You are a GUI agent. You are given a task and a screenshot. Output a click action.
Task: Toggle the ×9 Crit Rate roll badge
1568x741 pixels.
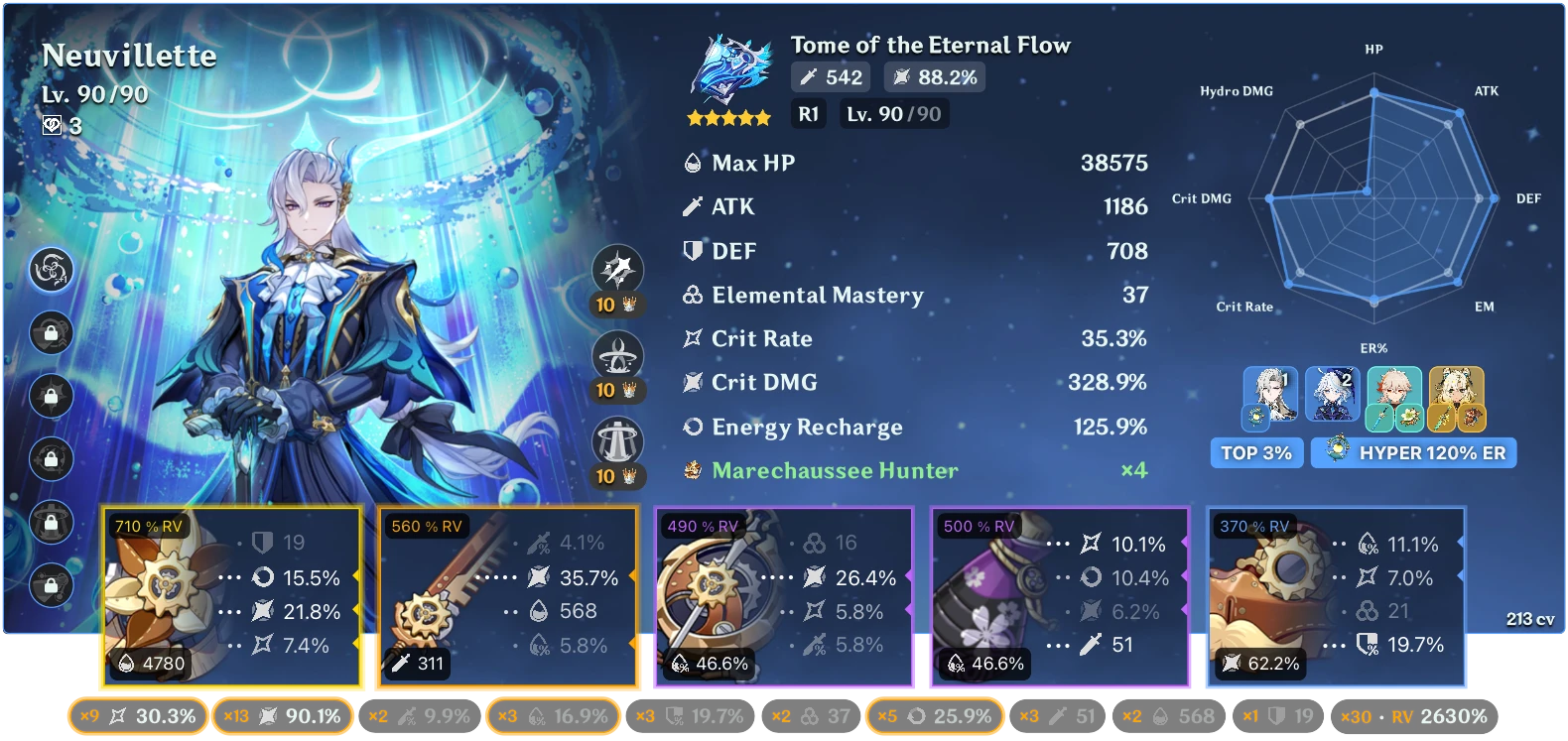point(137,715)
